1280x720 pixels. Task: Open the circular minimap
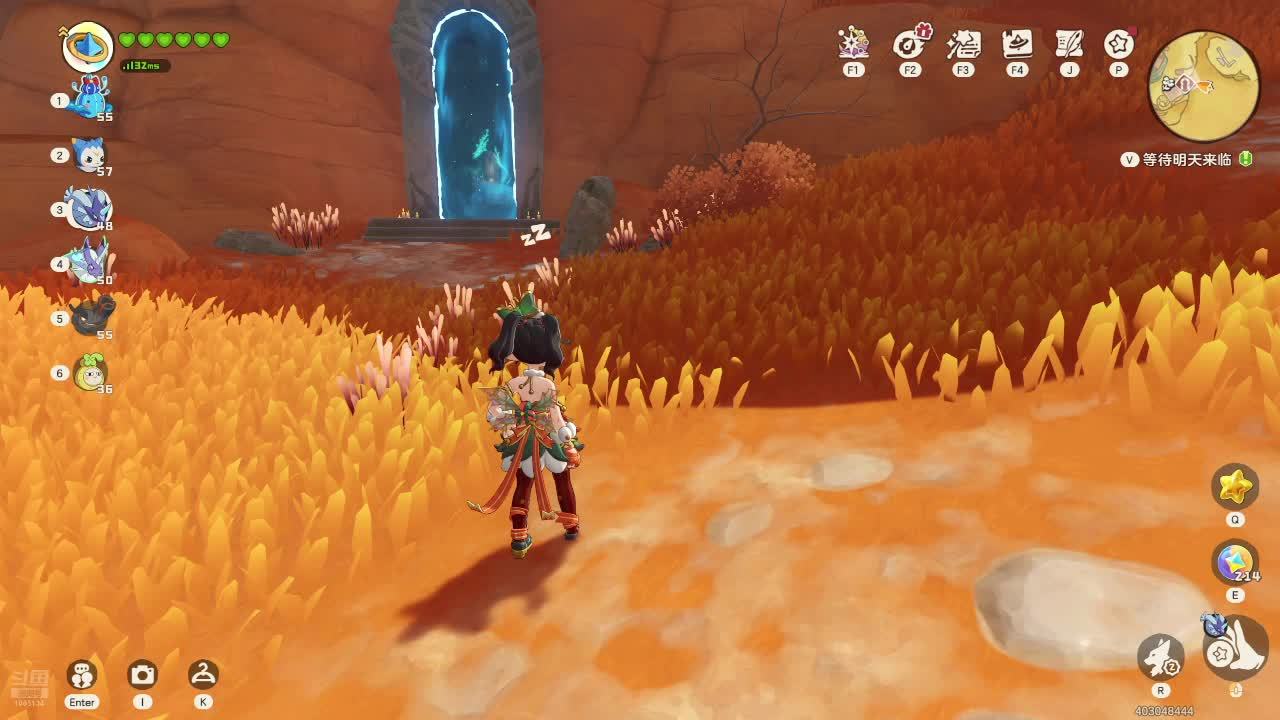pyautogui.click(x=1203, y=86)
